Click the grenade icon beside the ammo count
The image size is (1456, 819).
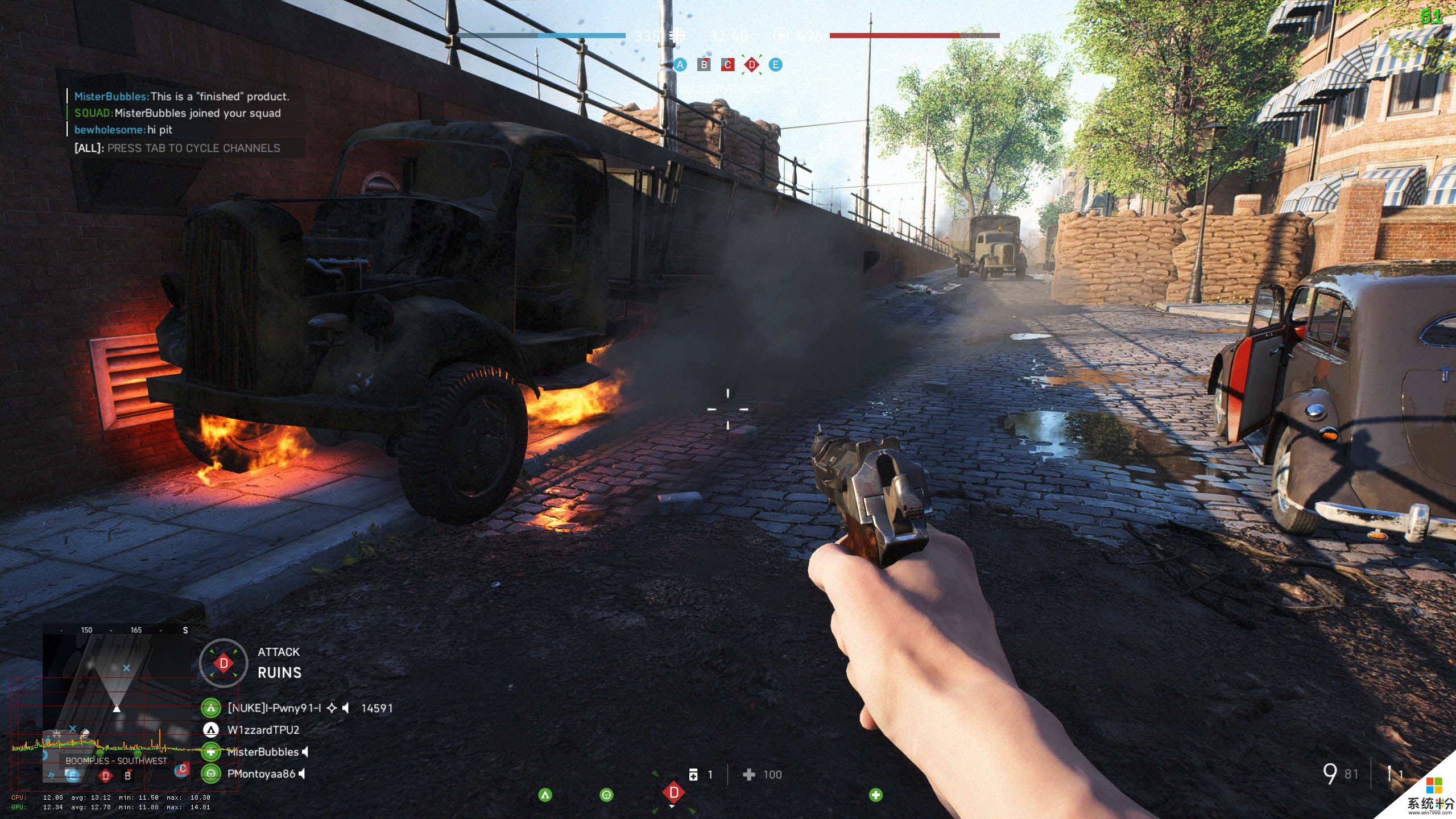pos(1389,774)
